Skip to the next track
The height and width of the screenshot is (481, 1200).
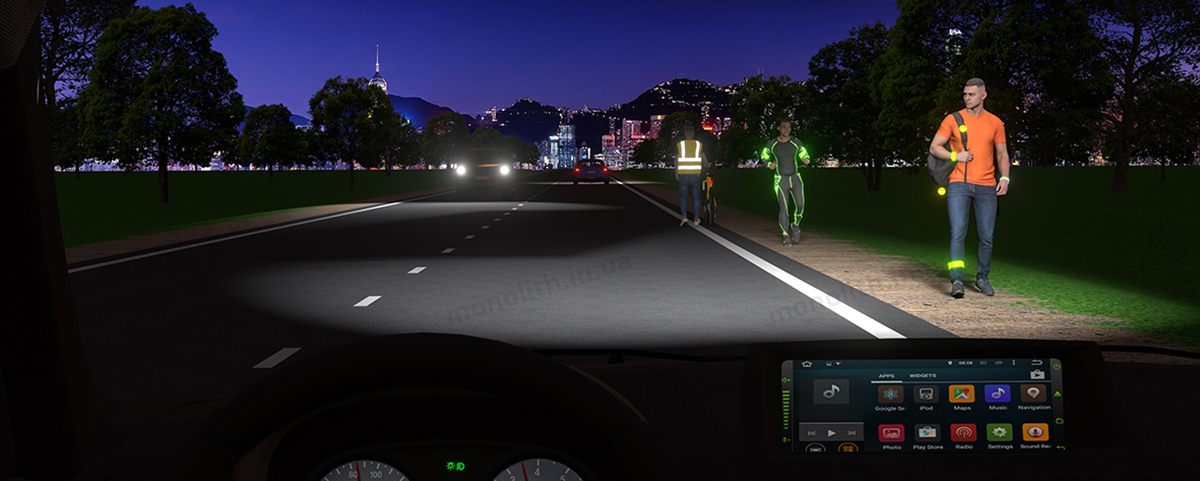pyautogui.click(x=851, y=433)
